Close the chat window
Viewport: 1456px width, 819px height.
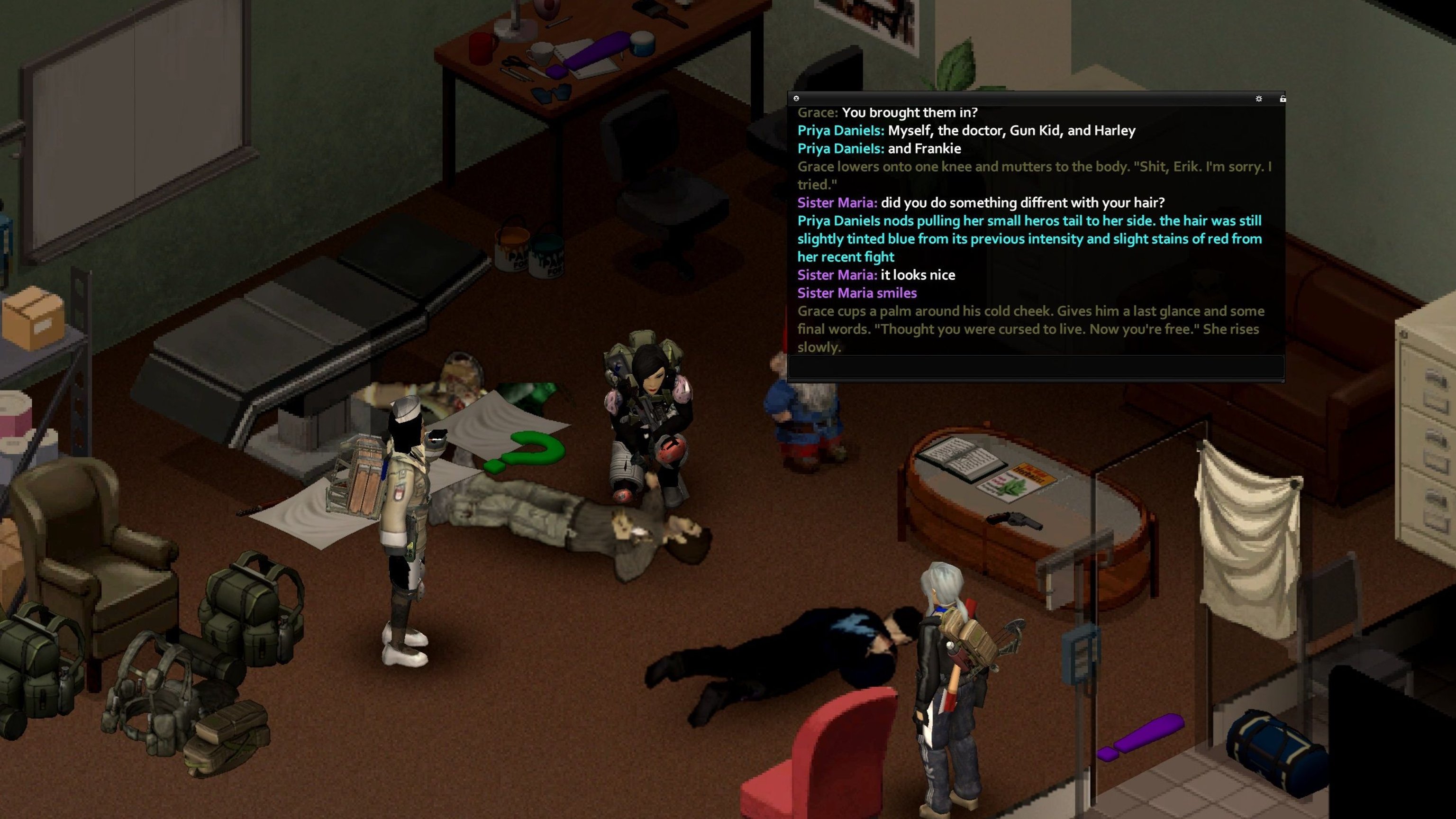tap(796, 99)
